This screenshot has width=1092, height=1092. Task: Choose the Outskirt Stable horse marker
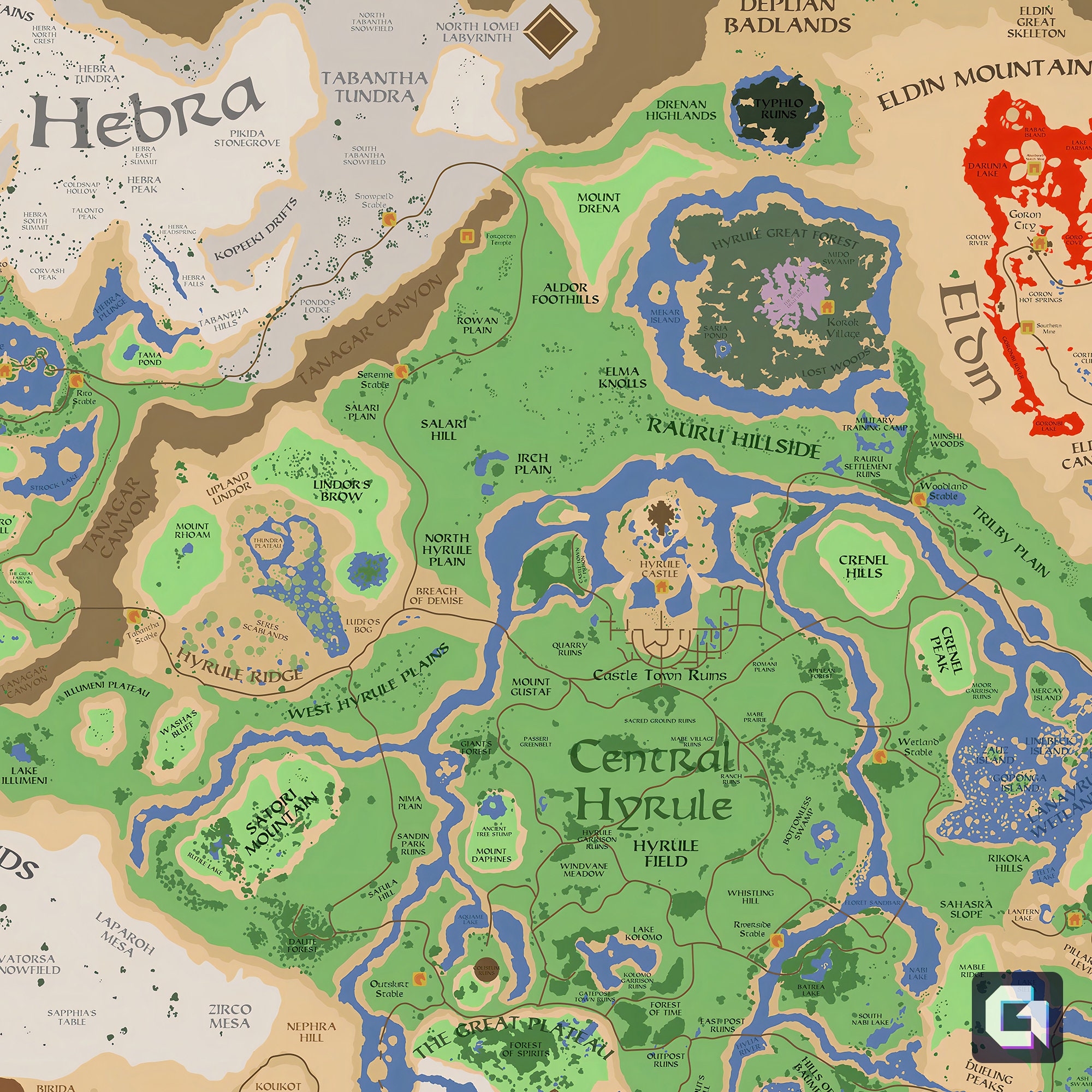[x=419, y=977]
